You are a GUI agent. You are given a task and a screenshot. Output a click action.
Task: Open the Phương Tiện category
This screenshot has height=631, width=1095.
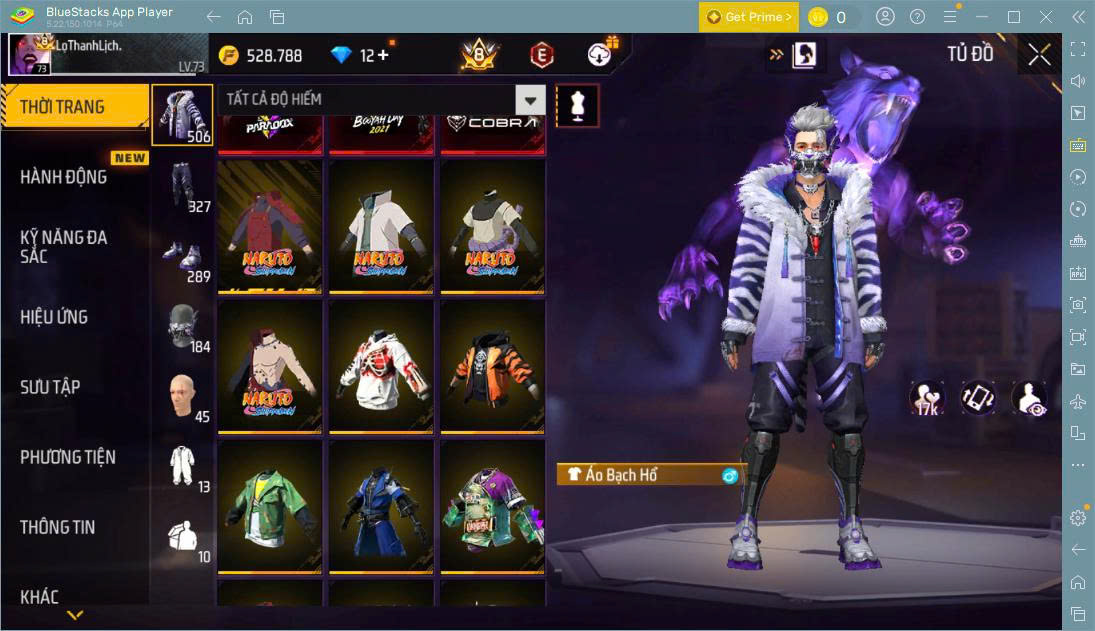[68, 457]
